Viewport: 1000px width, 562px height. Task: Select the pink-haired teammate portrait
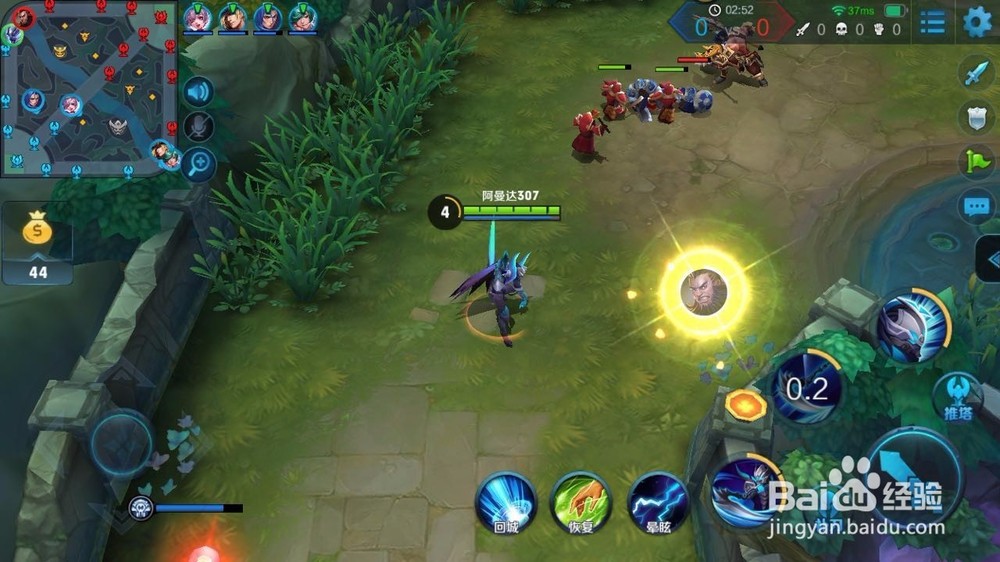coord(199,17)
